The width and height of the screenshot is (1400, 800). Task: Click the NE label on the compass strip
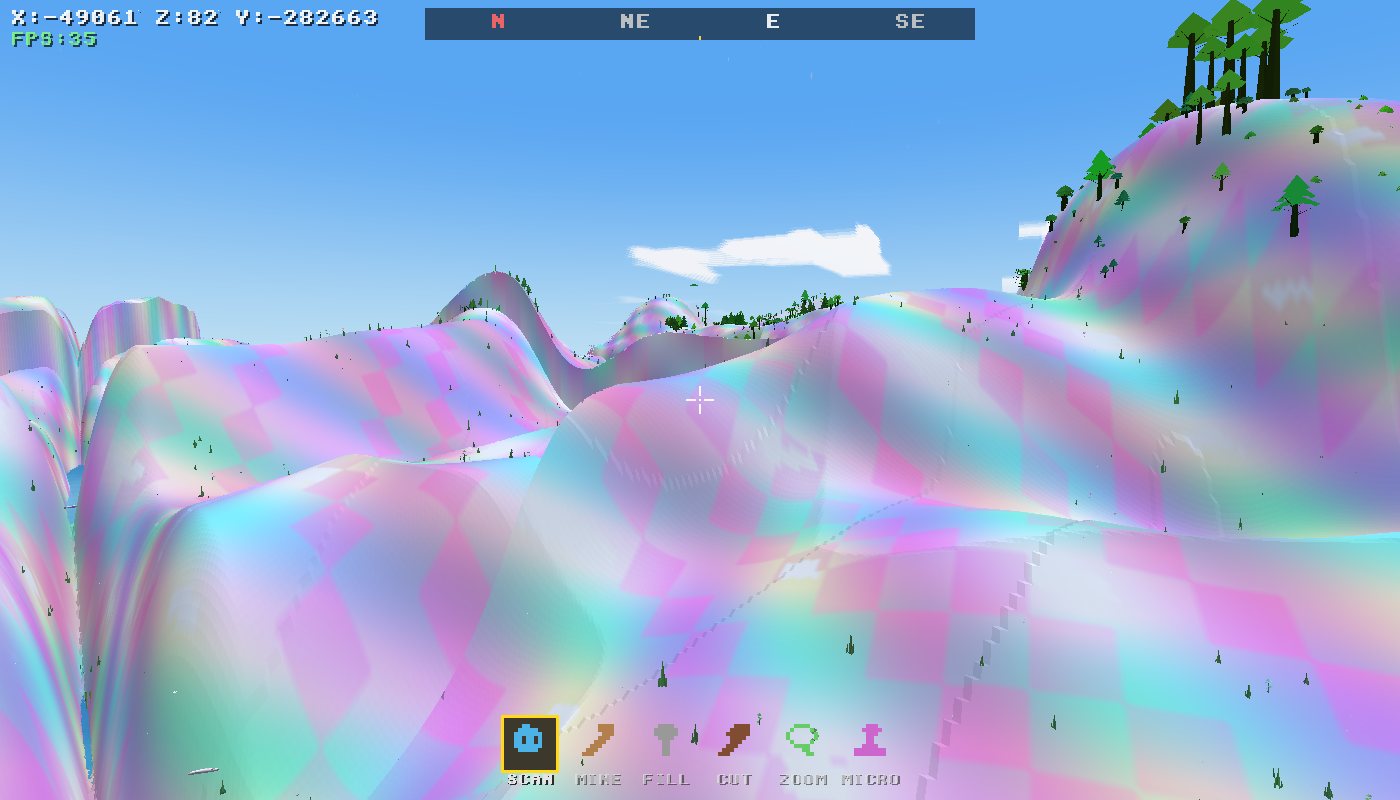tap(634, 21)
